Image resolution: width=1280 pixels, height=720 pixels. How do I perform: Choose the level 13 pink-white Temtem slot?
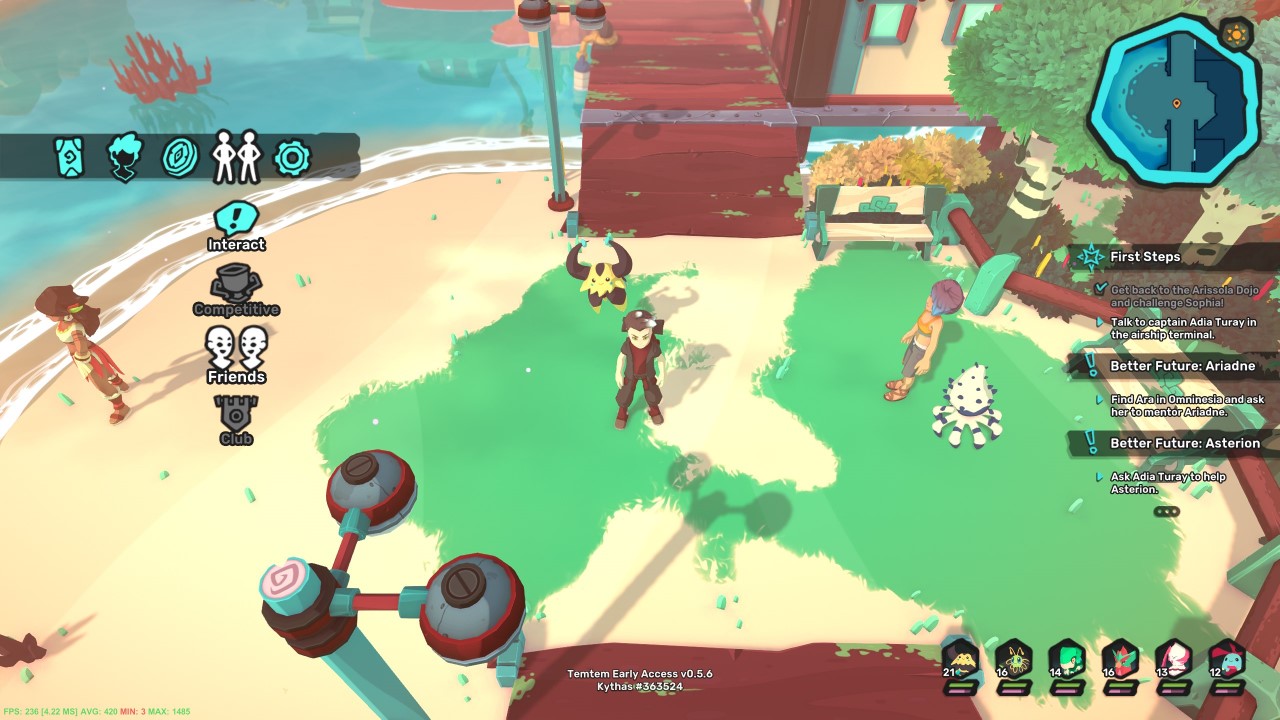[1174, 662]
